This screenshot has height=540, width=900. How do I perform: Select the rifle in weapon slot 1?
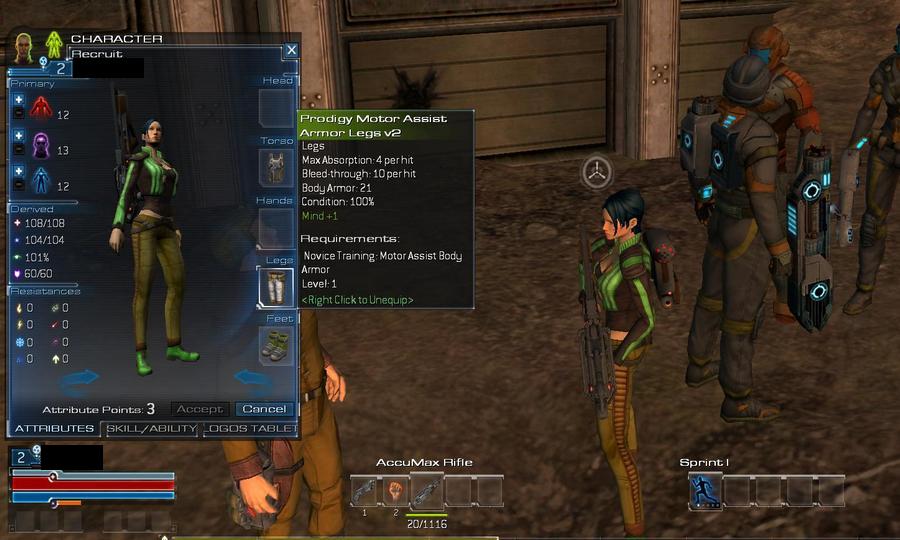point(365,491)
